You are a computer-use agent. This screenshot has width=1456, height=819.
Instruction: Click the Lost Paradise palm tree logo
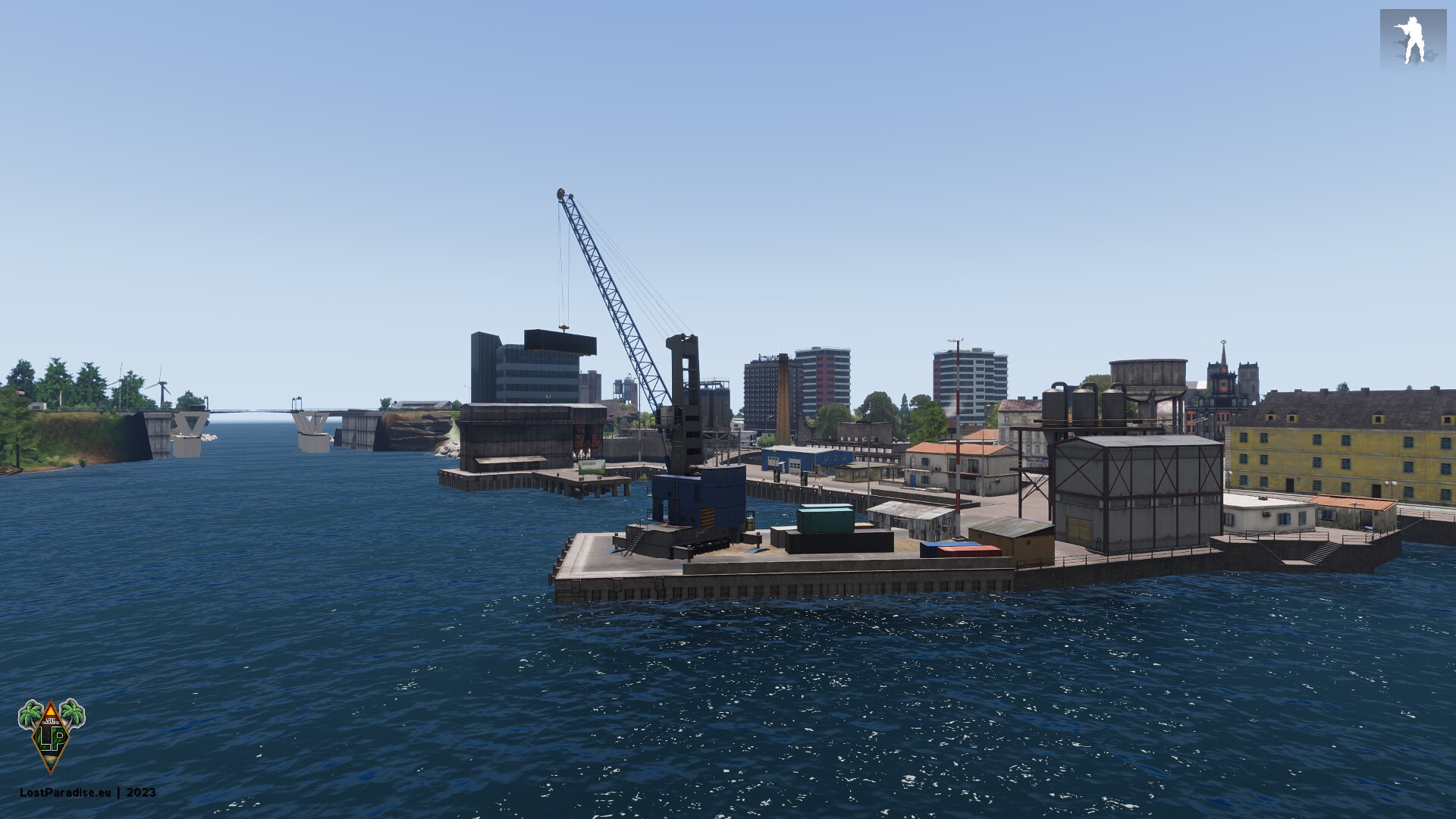click(x=51, y=735)
